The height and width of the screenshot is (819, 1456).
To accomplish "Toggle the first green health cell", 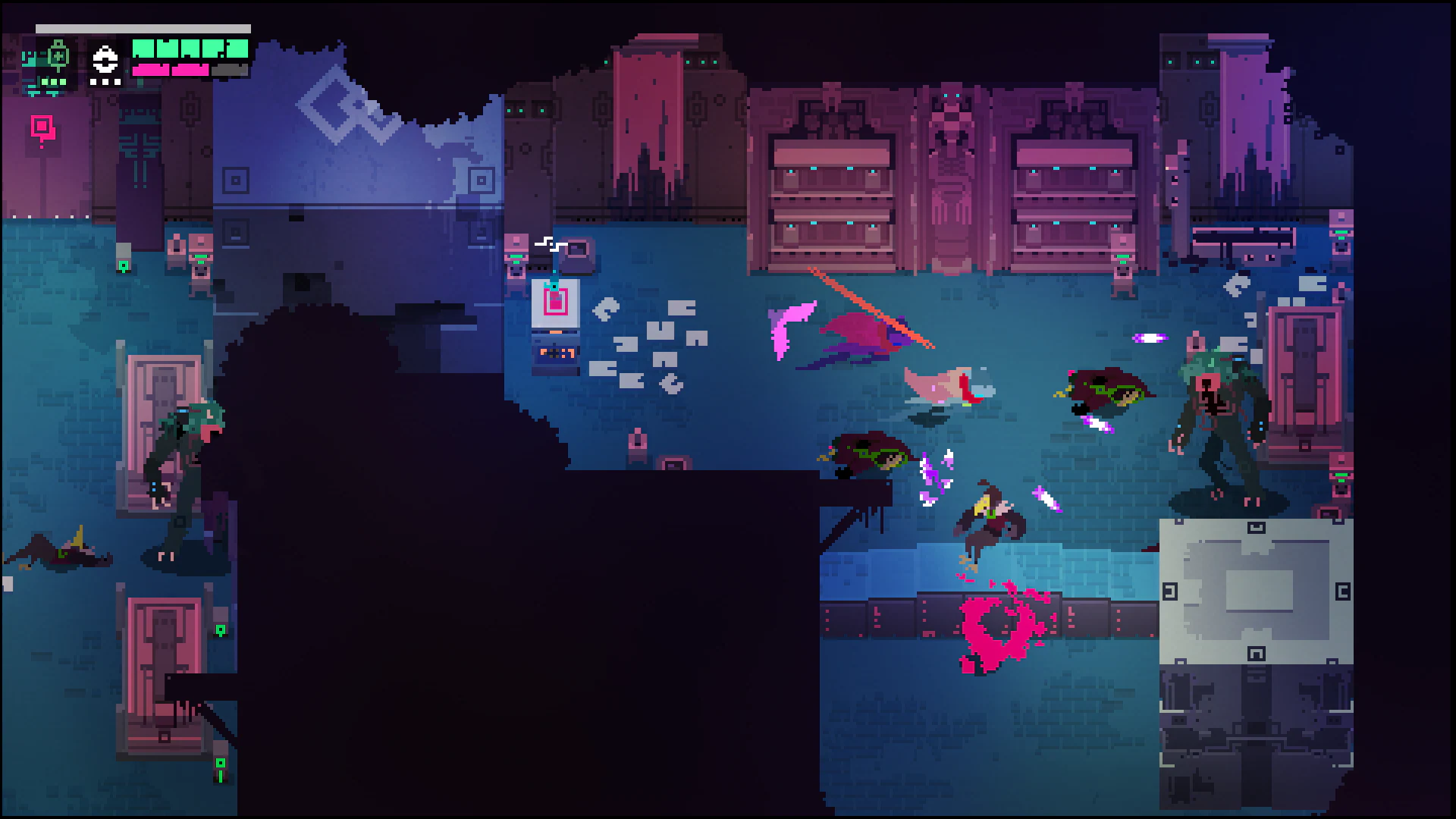I will click(x=144, y=49).
